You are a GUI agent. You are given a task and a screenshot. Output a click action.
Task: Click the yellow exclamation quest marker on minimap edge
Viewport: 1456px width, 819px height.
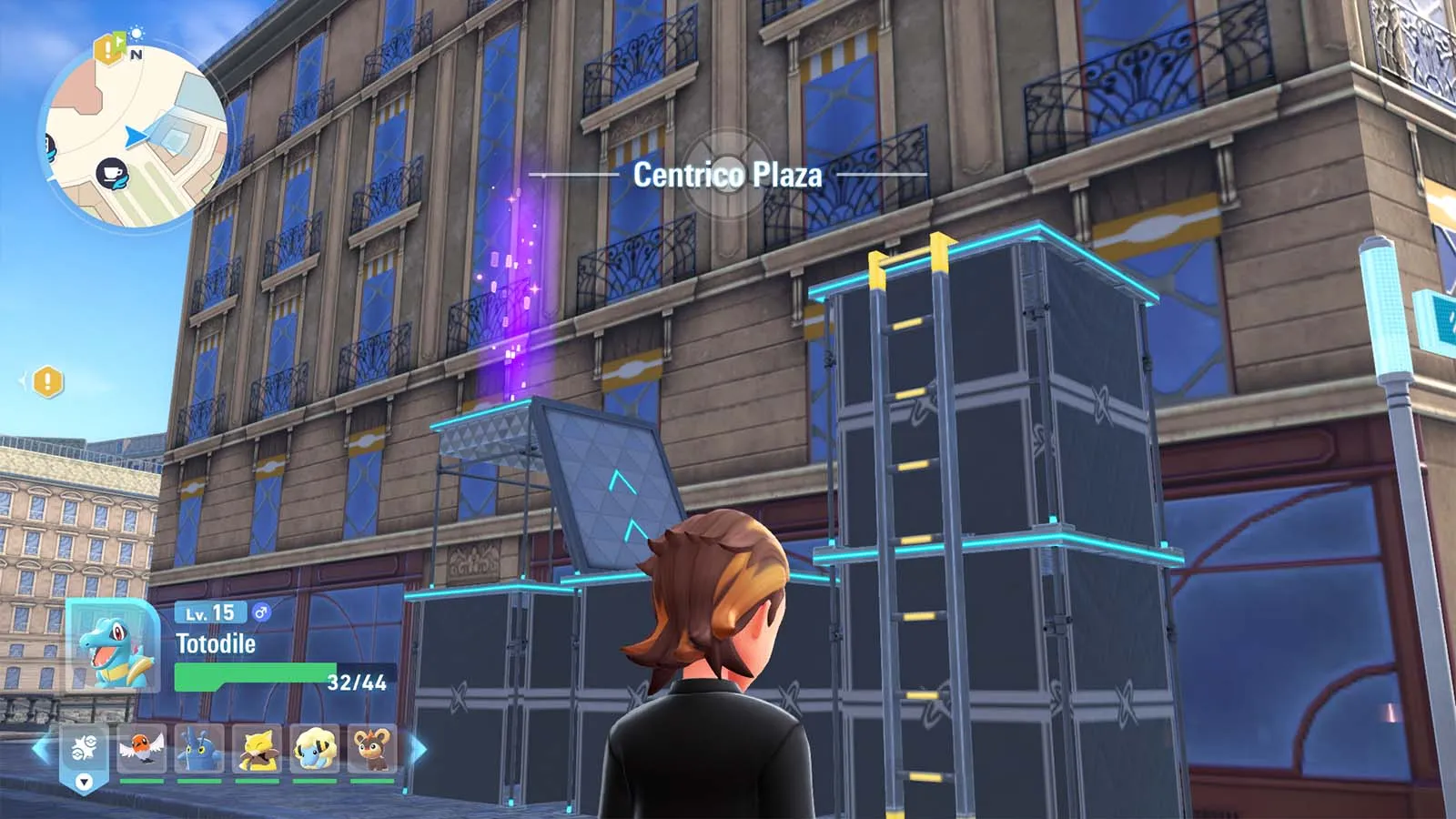(x=108, y=49)
